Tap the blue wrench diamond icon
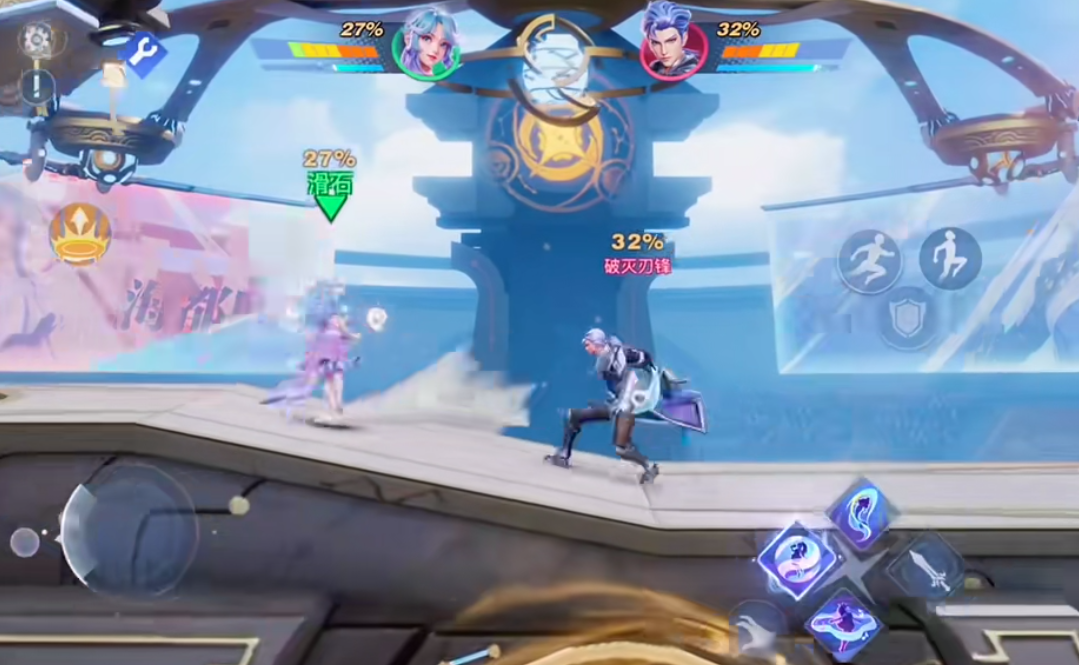This screenshot has height=665, width=1079. pyautogui.click(x=144, y=53)
